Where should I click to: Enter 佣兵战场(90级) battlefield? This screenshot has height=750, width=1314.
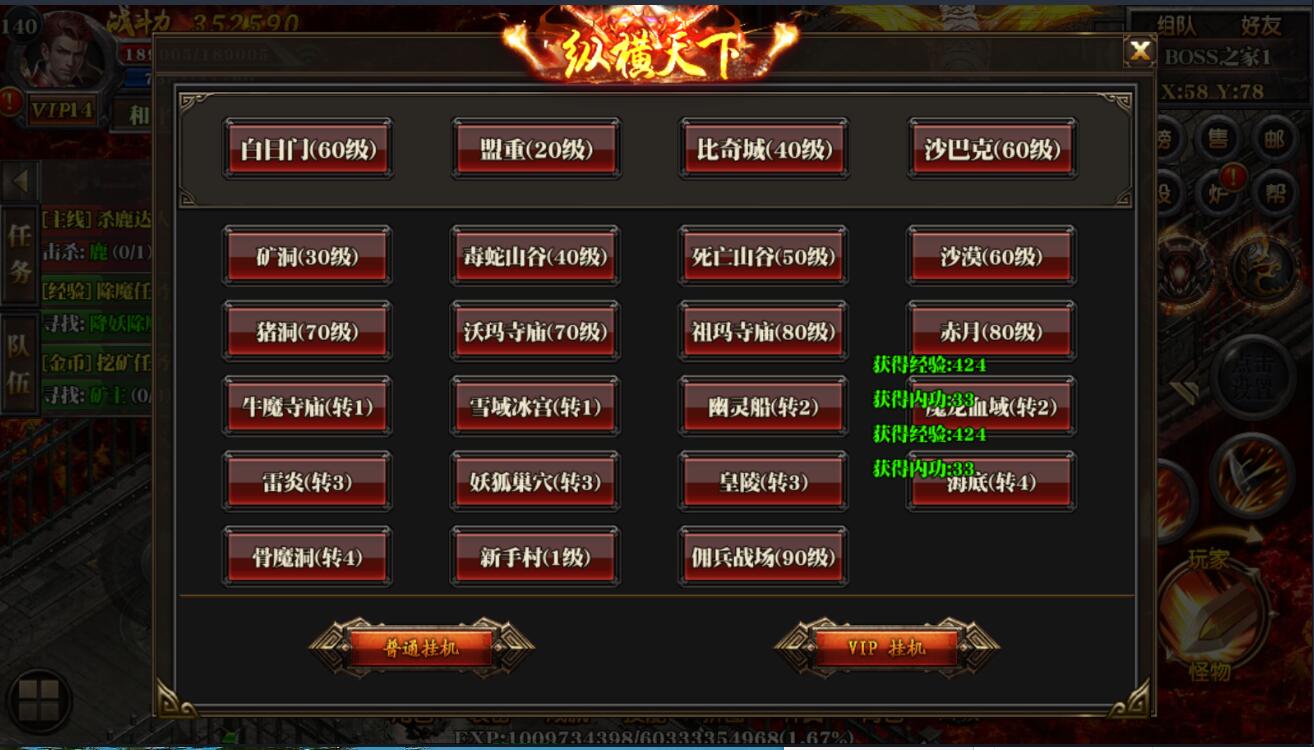[763, 557]
